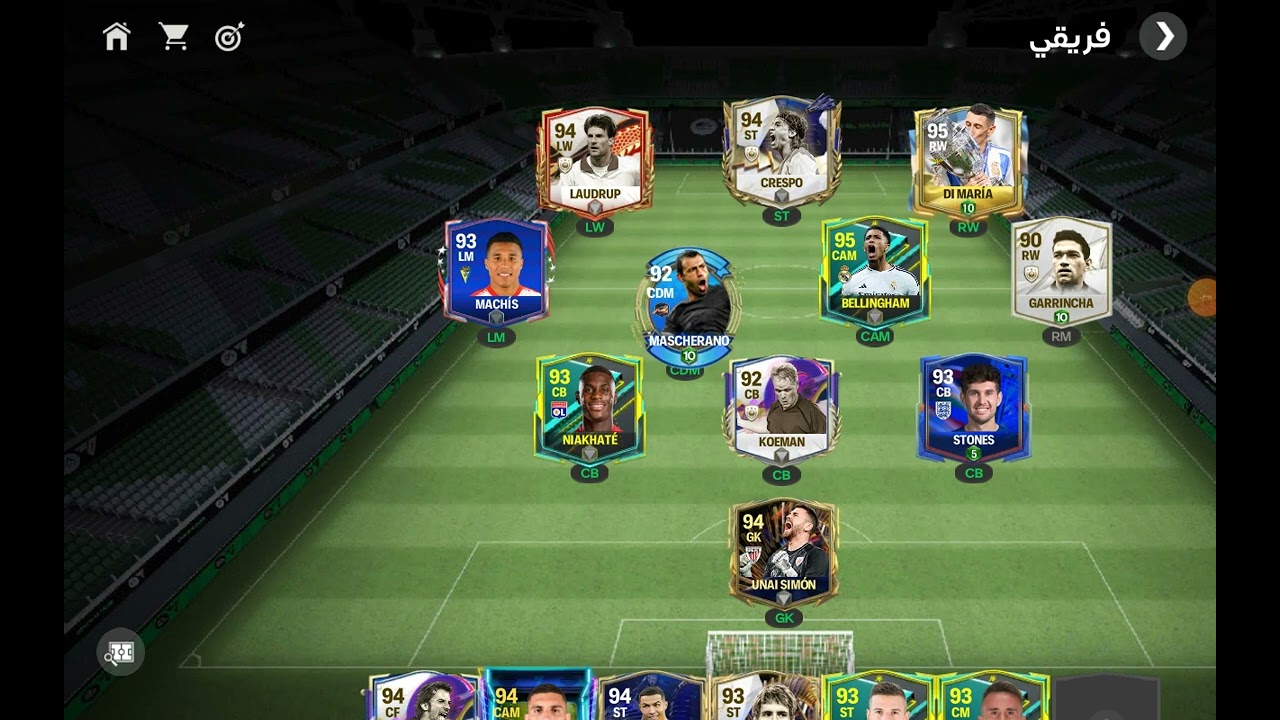1280x720 pixels.
Task: Select the Stones CB card
Action: point(974,408)
